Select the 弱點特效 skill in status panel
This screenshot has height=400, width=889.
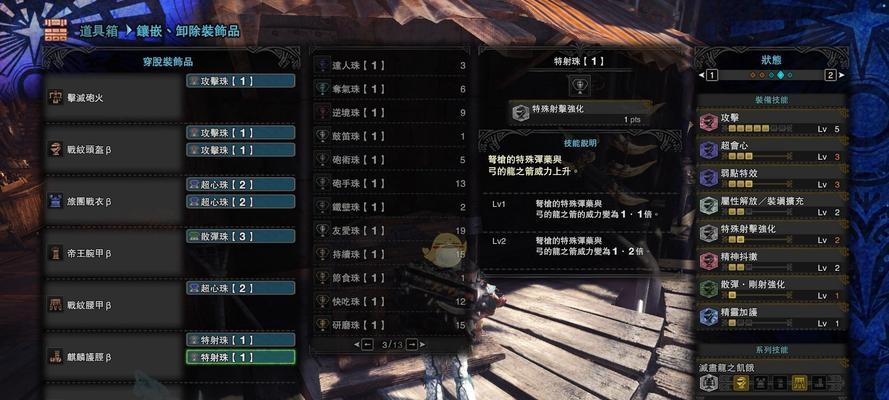[771, 178]
